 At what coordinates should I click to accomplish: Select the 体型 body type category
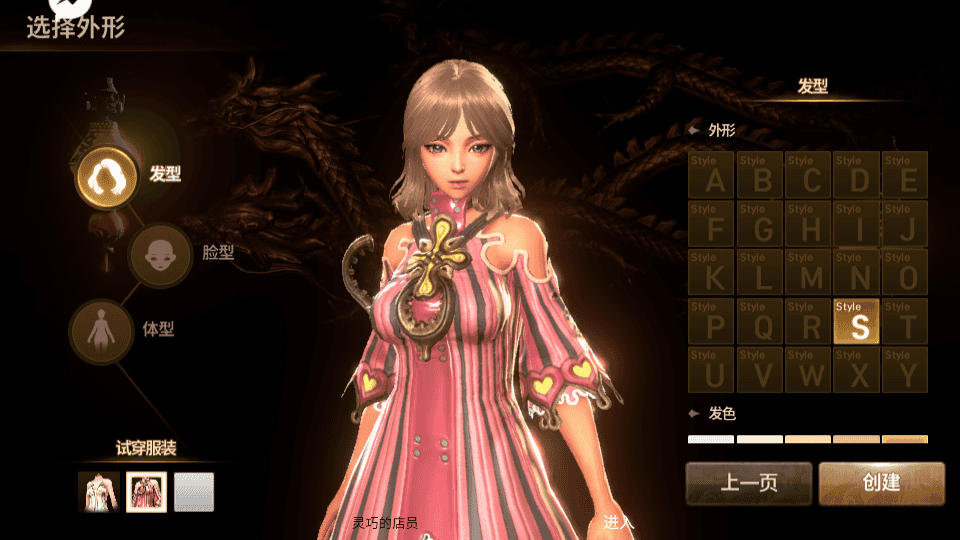[x=102, y=330]
